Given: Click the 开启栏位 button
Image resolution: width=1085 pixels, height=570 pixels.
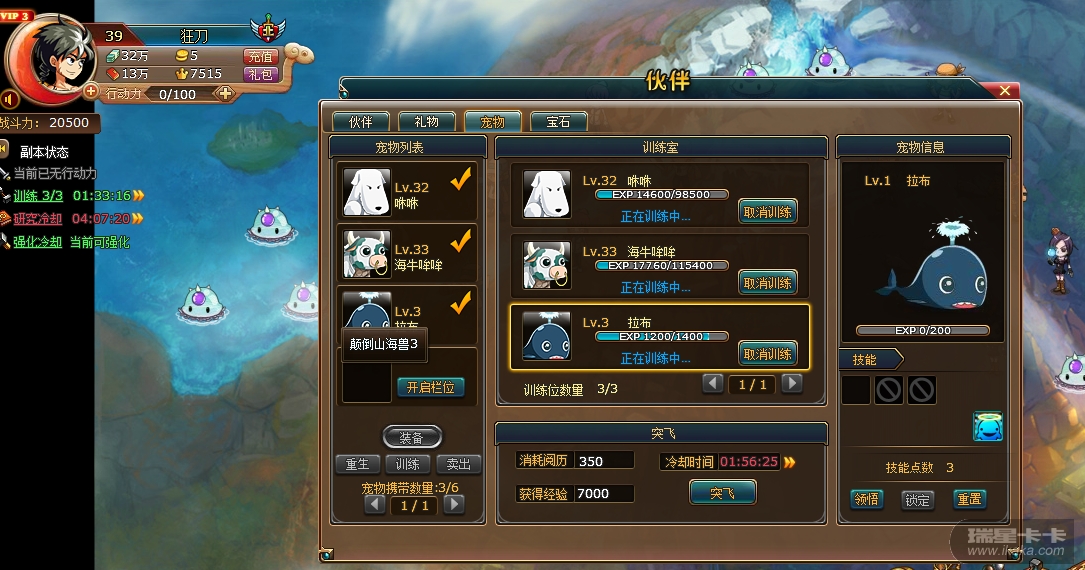Looking at the screenshot, I should point(431,387).
